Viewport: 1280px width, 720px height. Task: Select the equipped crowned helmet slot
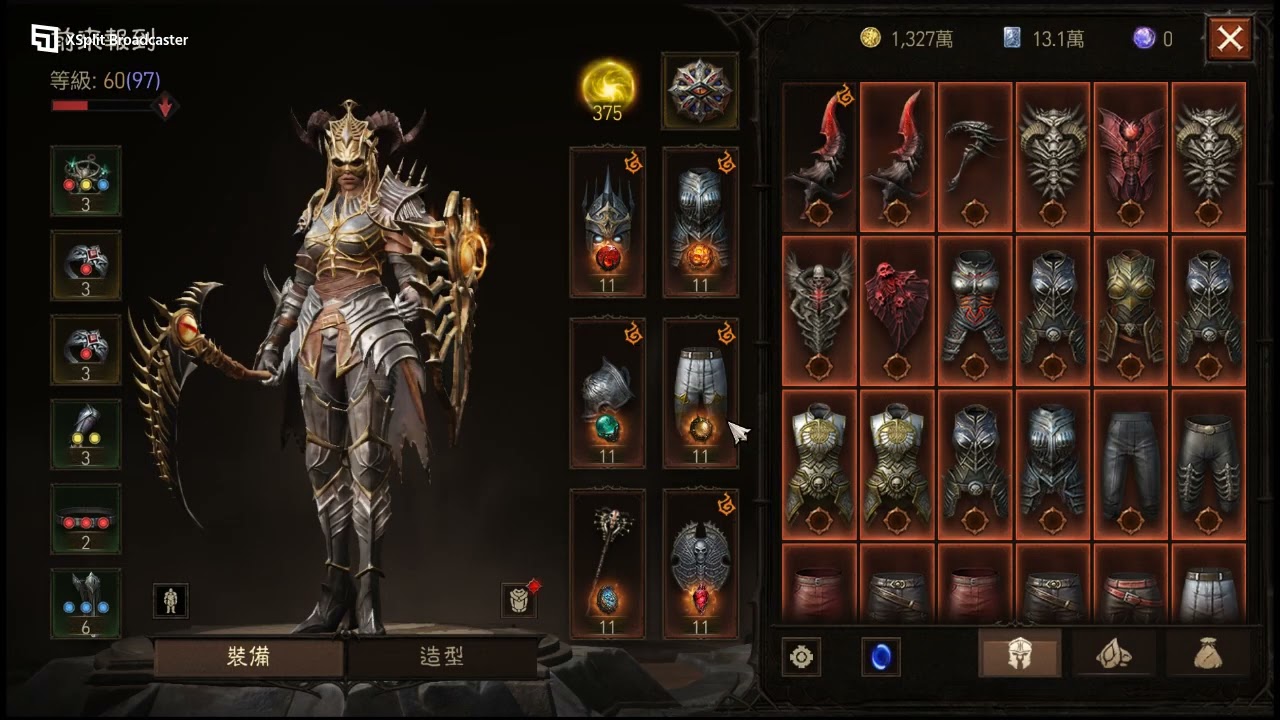[x=607, y=222]
